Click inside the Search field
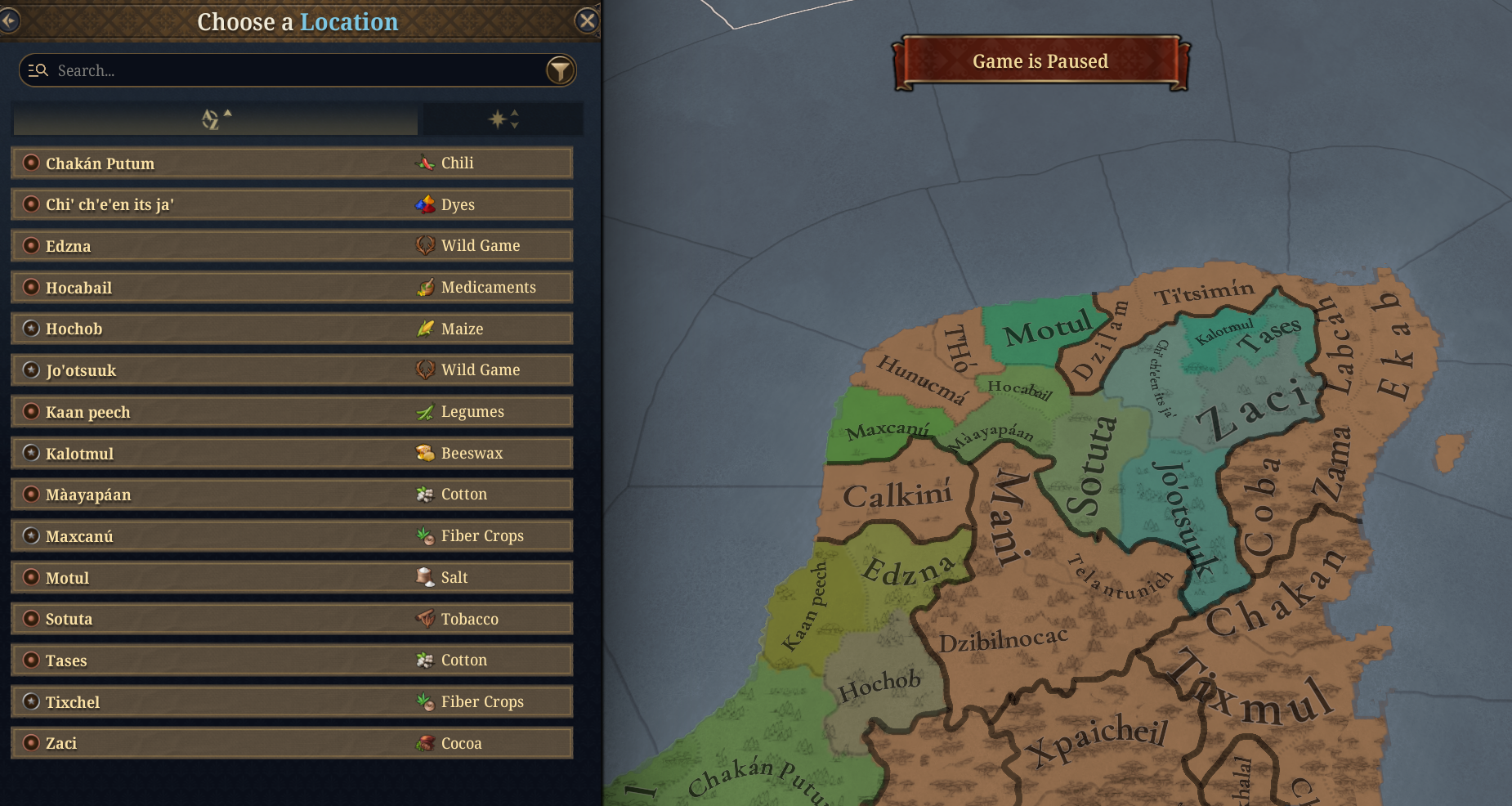 click(x=245, y=70)
